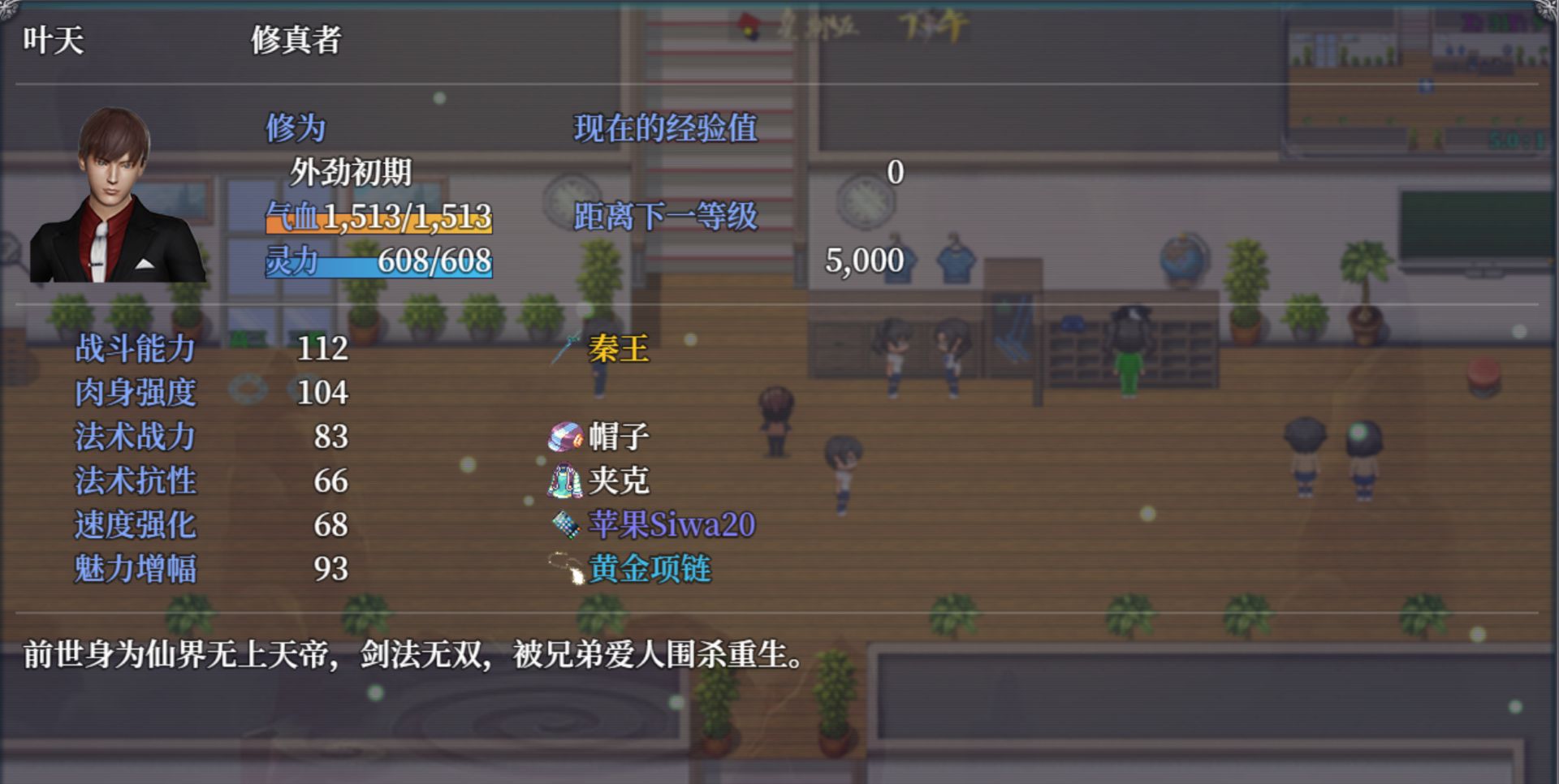Toggle the 战斗能力 stat entry

point(135,349)
